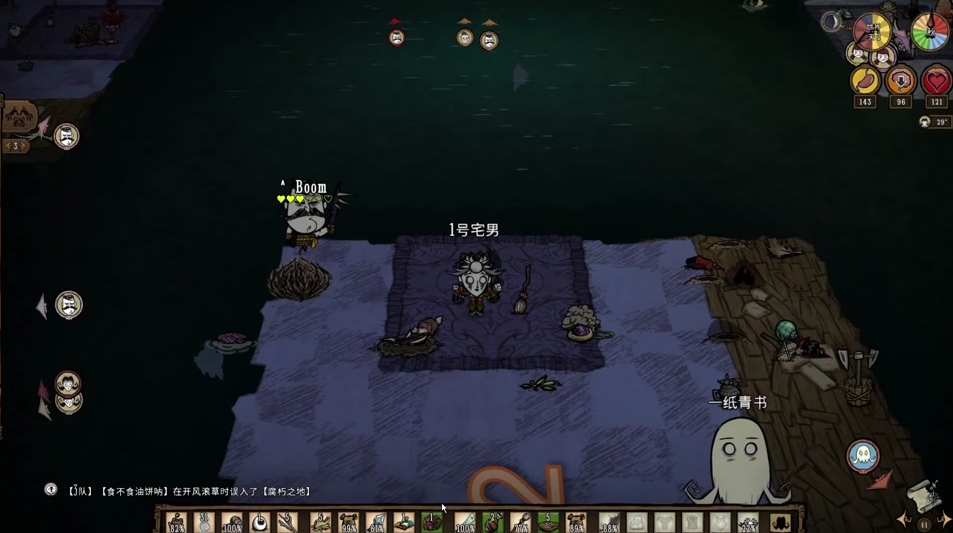Screen dimensions: 953x533
Task: Select the highlighted dark red hotbar item
Action: point(432,522)
